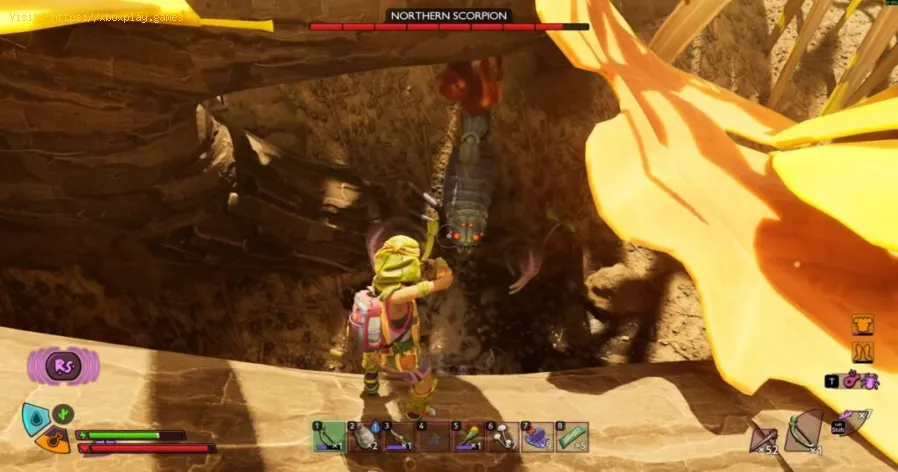898x472 pixels.
Task: Choose the purple item in slot 7
Action: click(538, 436)
